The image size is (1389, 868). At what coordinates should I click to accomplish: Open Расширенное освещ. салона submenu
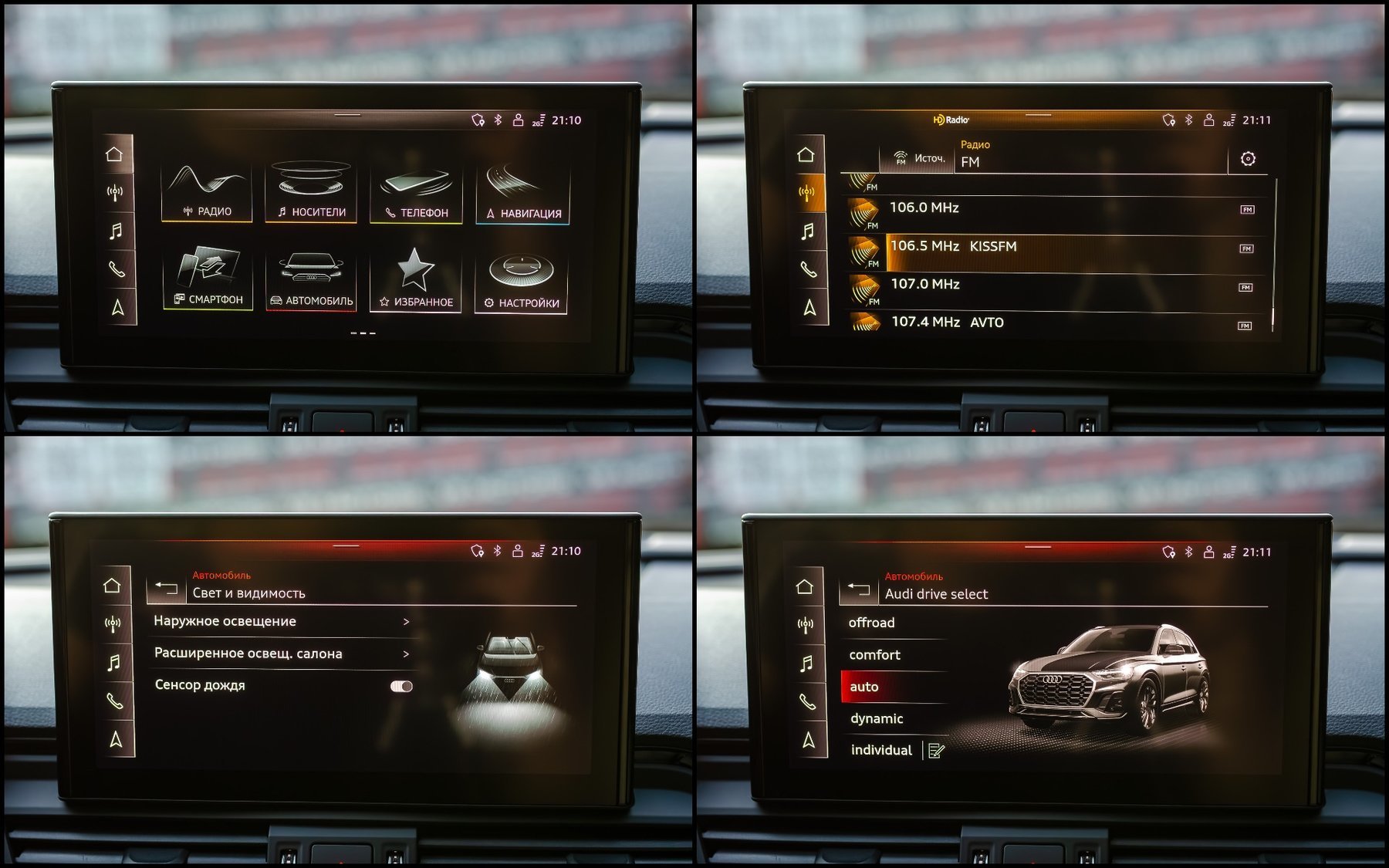click(x=282, y=654)
